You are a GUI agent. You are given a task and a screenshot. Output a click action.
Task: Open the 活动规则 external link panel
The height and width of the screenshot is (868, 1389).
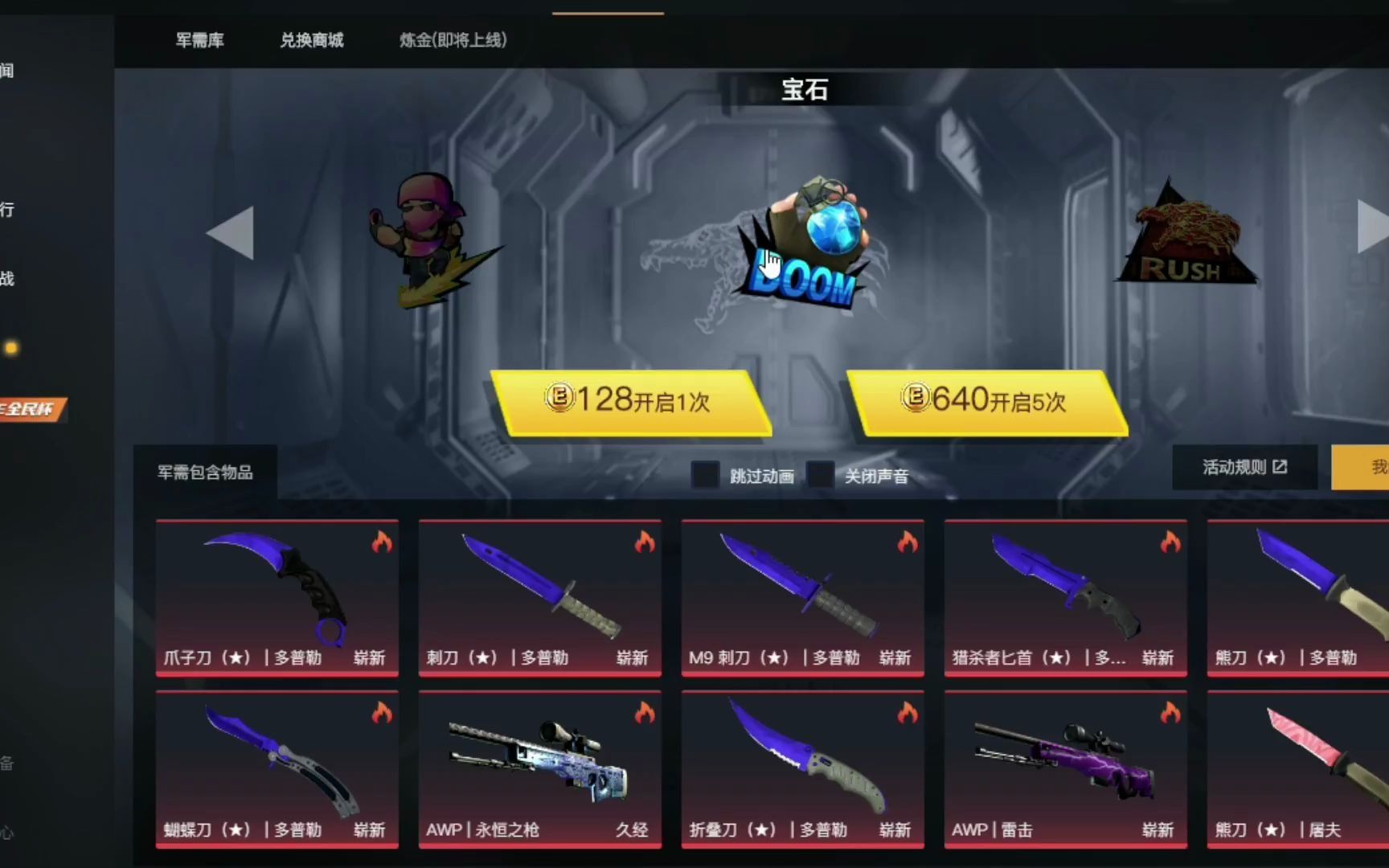(1244, 467)
